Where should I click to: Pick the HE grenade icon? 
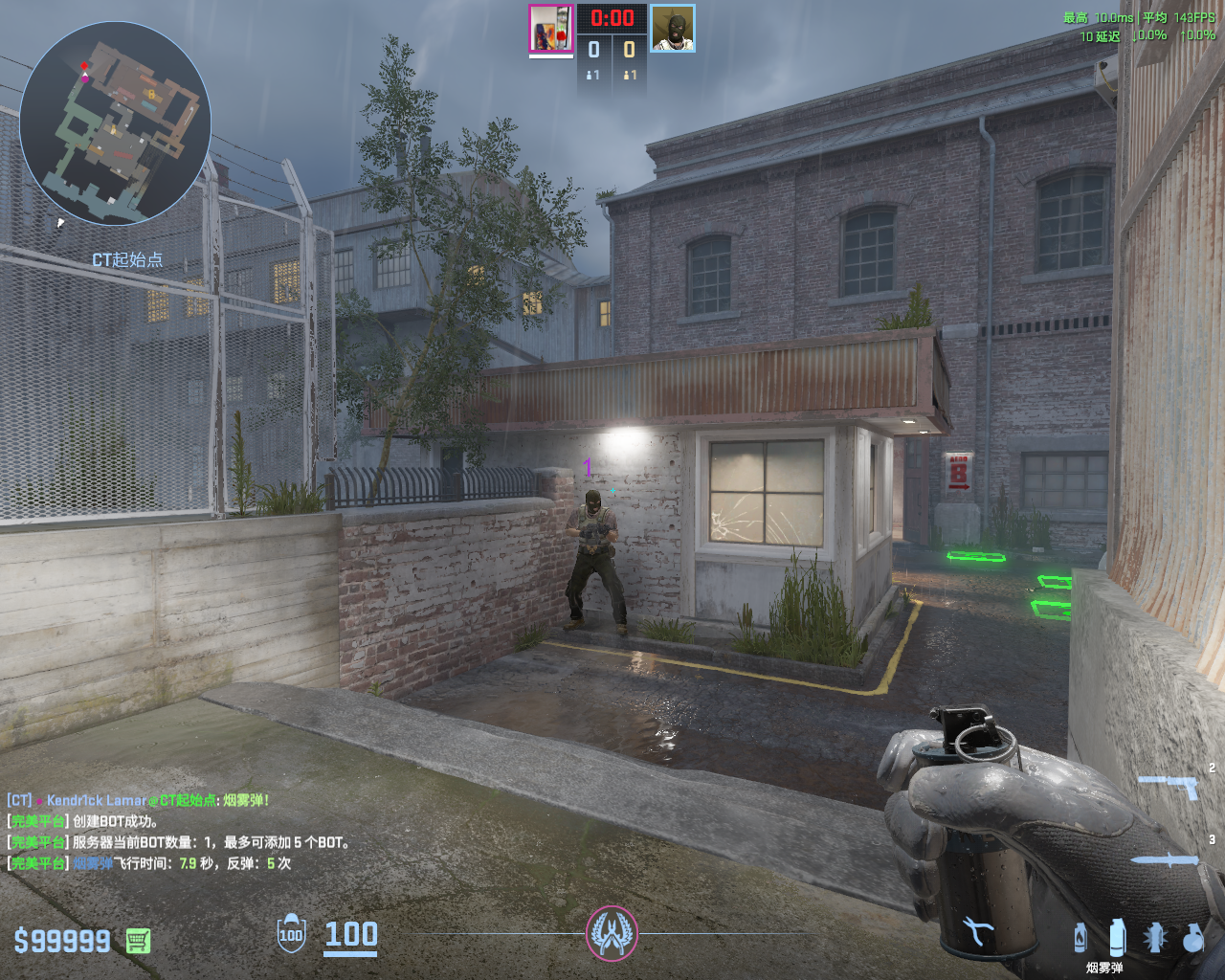click(1192, 938)
